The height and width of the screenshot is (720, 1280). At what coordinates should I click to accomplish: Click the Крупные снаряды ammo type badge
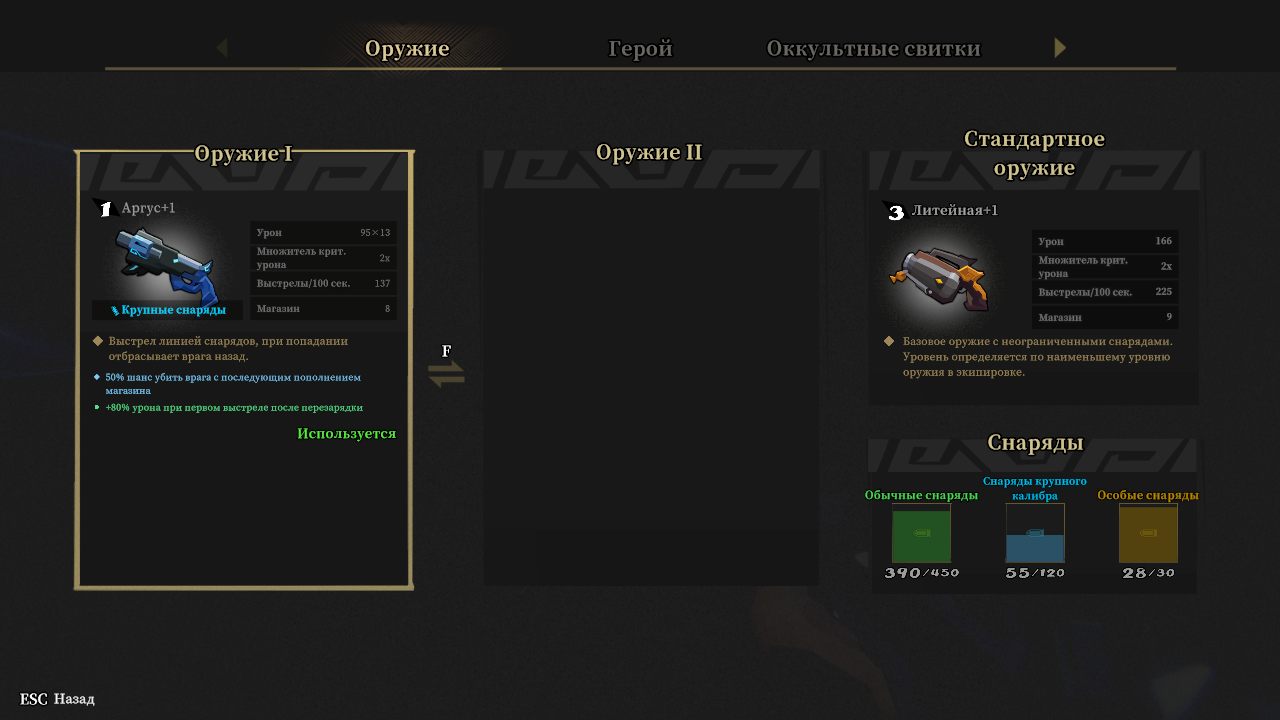169,310
